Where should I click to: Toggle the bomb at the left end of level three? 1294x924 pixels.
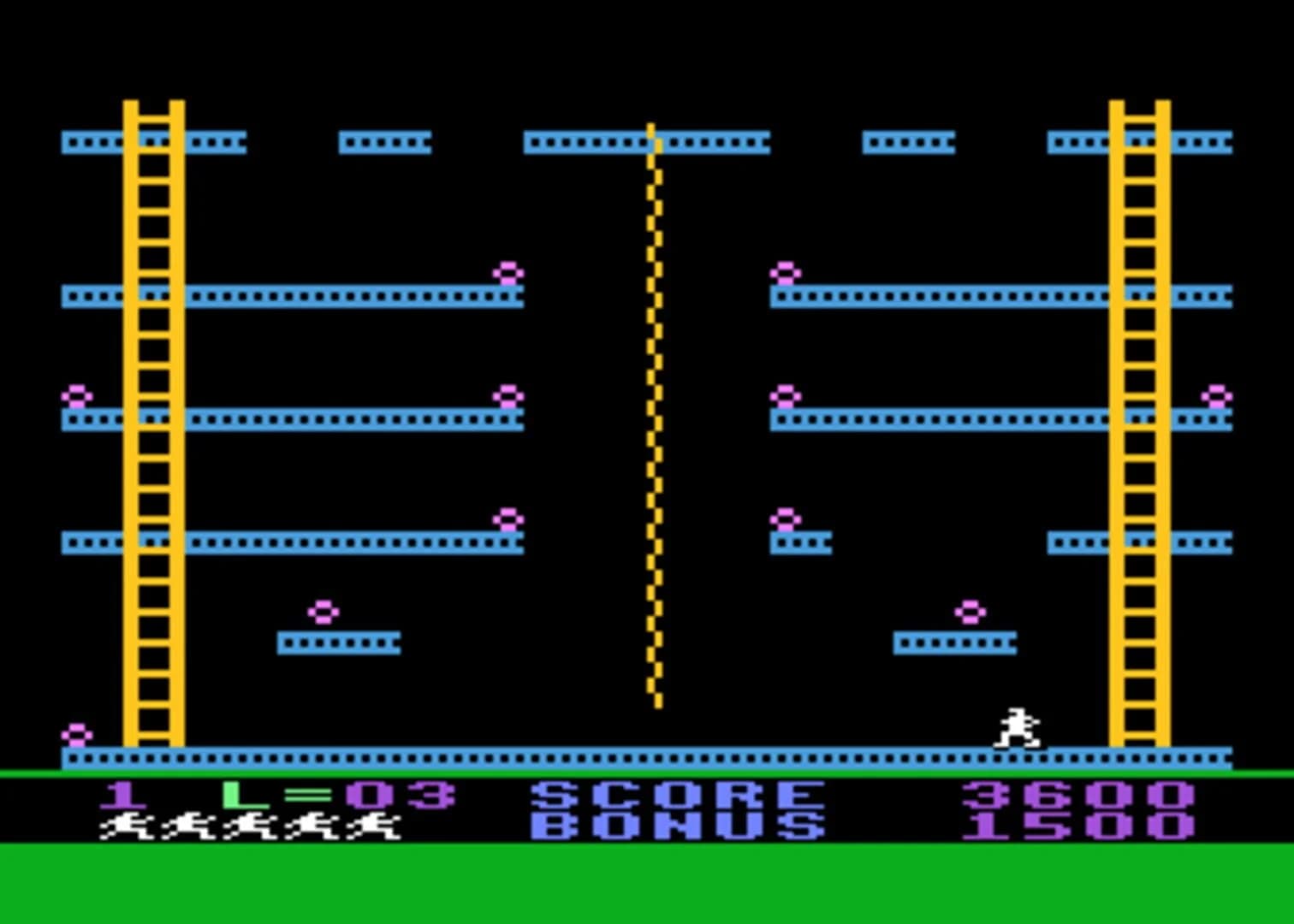point(75,395)
